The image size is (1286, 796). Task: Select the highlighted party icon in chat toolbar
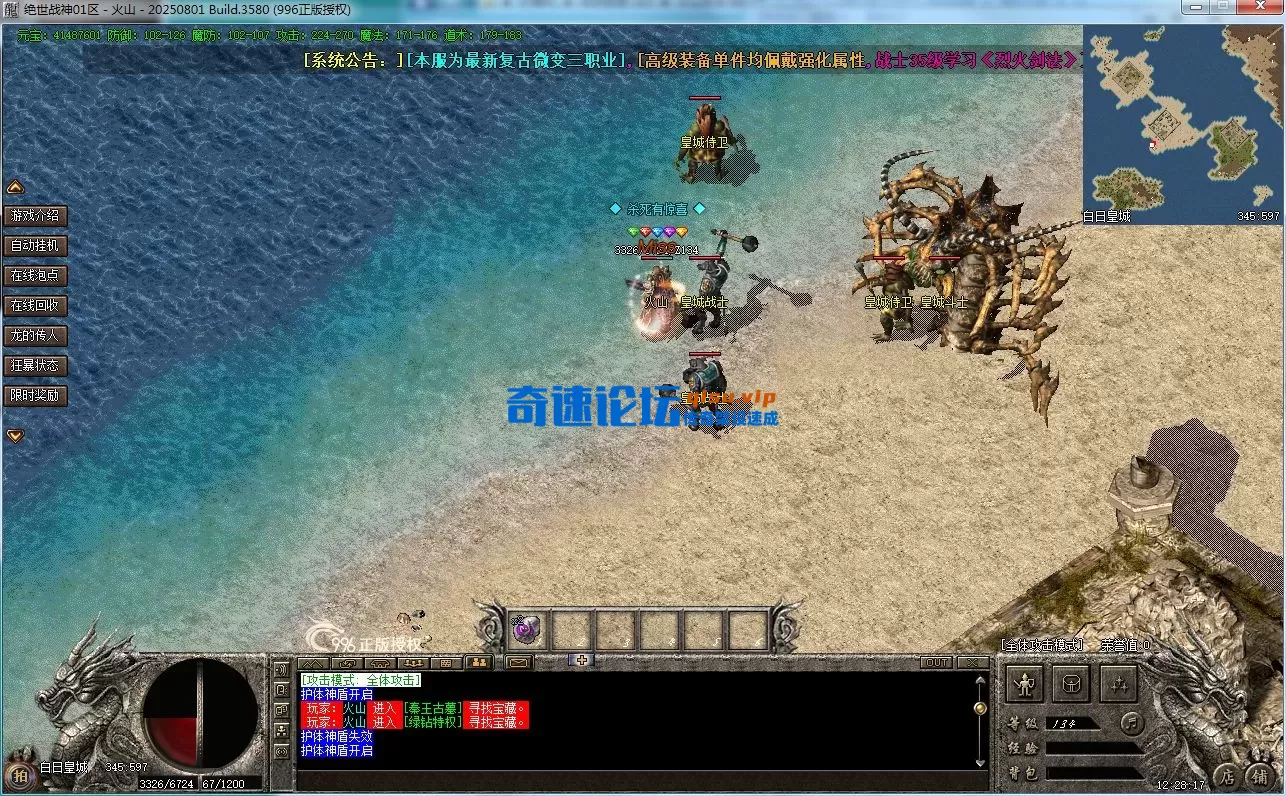point(480,662)
